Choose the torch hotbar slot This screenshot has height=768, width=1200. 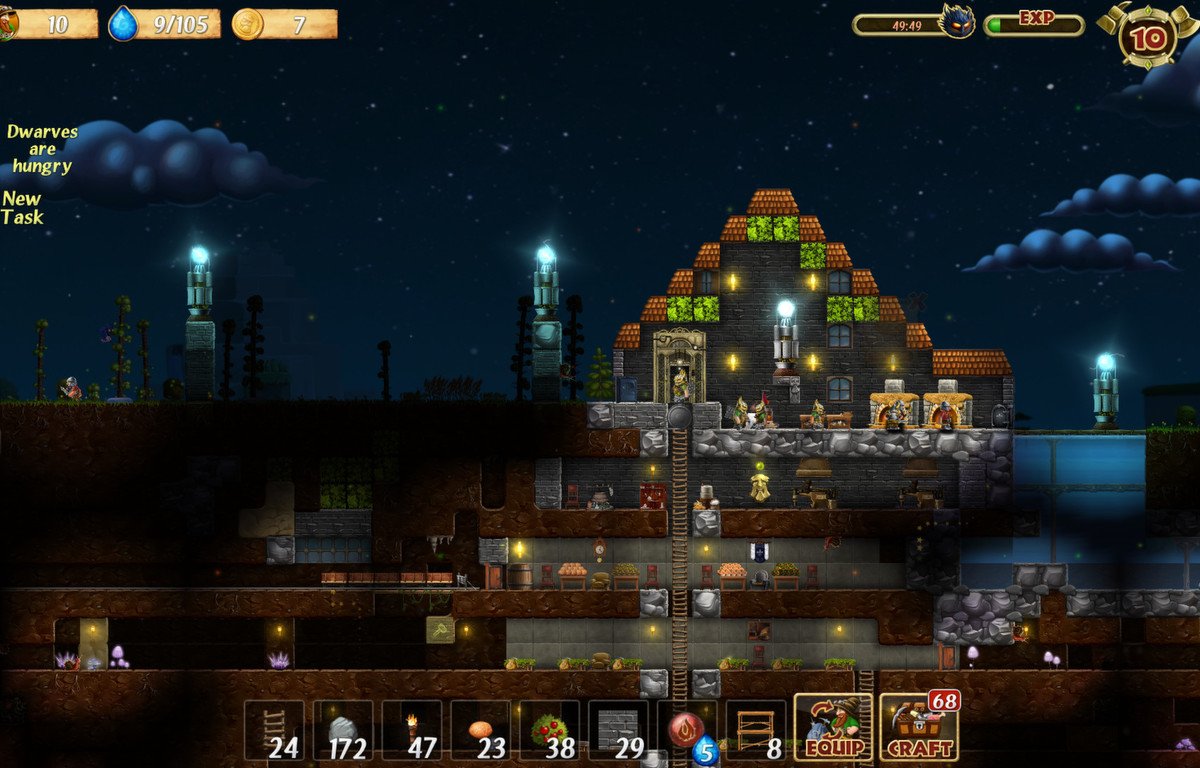pos(412,730)
